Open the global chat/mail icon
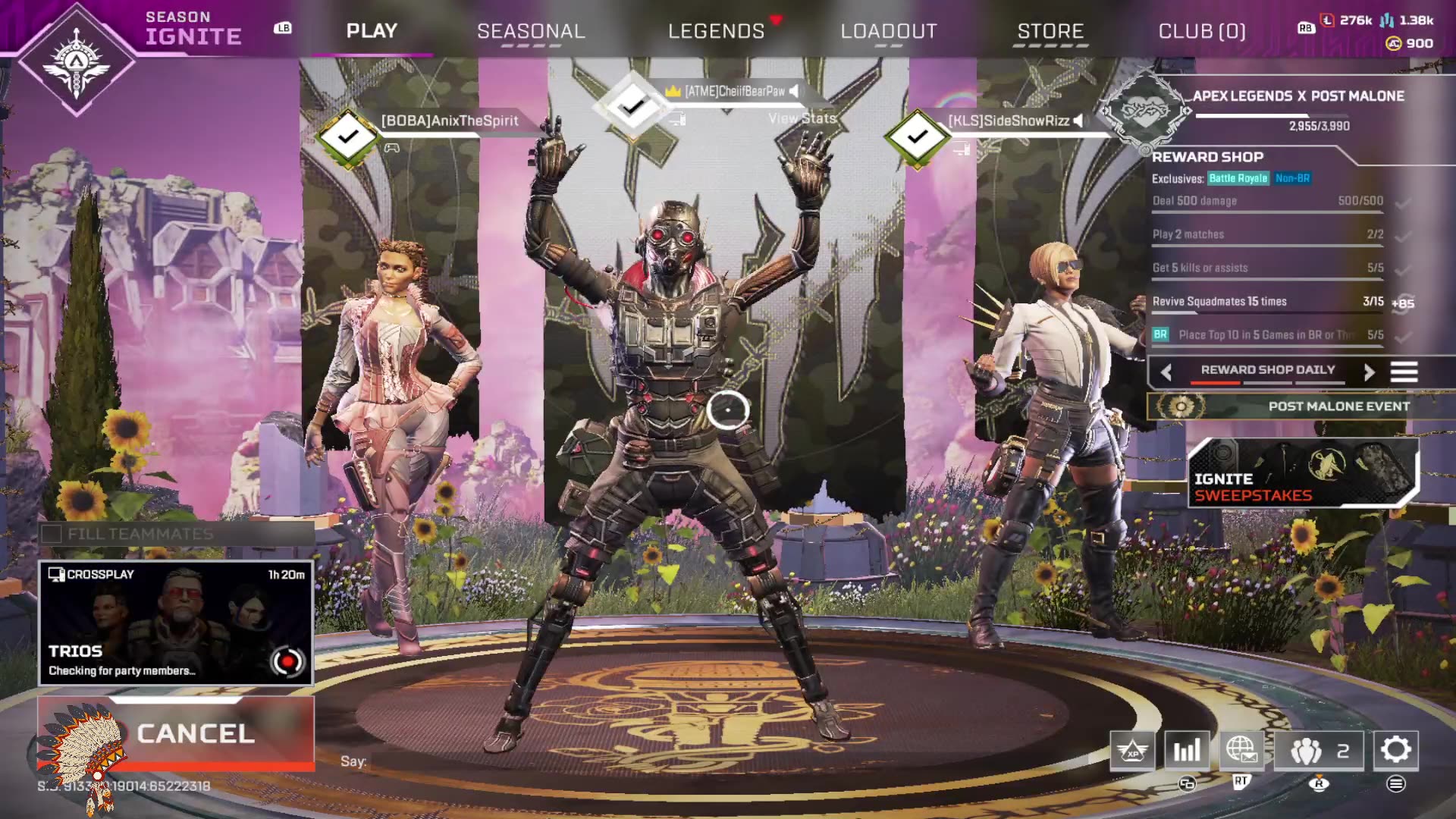Image resolution: width=1456 pixels, height=819 pixels. click(x=1242, y=751)
